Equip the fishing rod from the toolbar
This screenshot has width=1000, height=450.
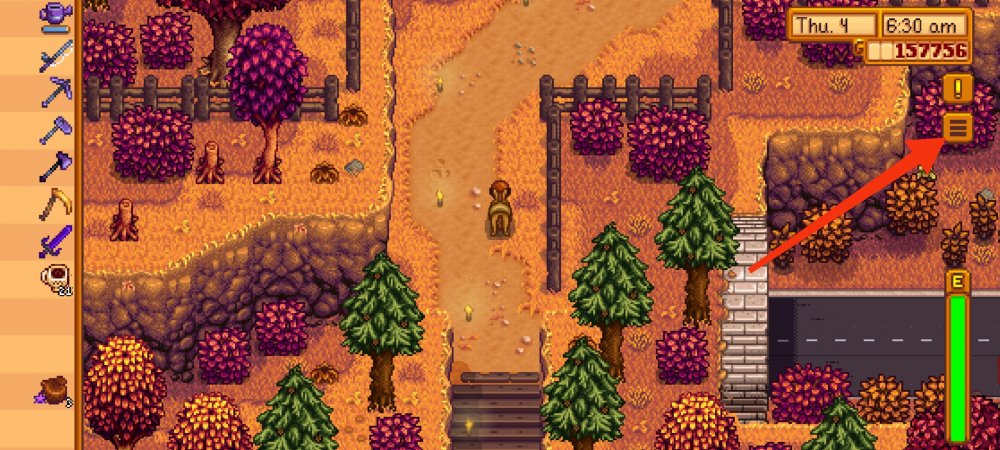55,53
